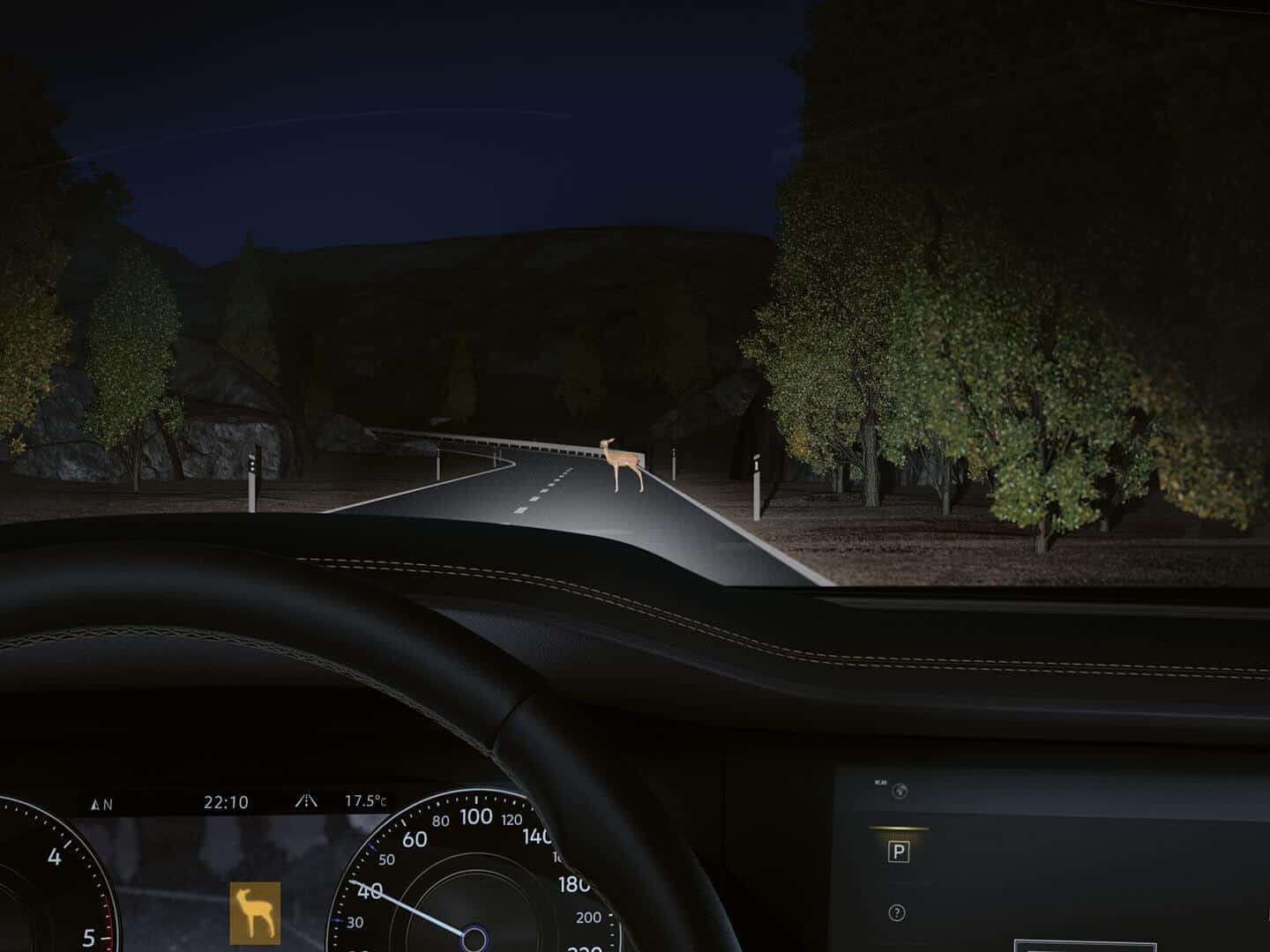1270x952 pixels.
Task: Select the globe icon on the infotainment screen
Action: [x=899, y=791]
